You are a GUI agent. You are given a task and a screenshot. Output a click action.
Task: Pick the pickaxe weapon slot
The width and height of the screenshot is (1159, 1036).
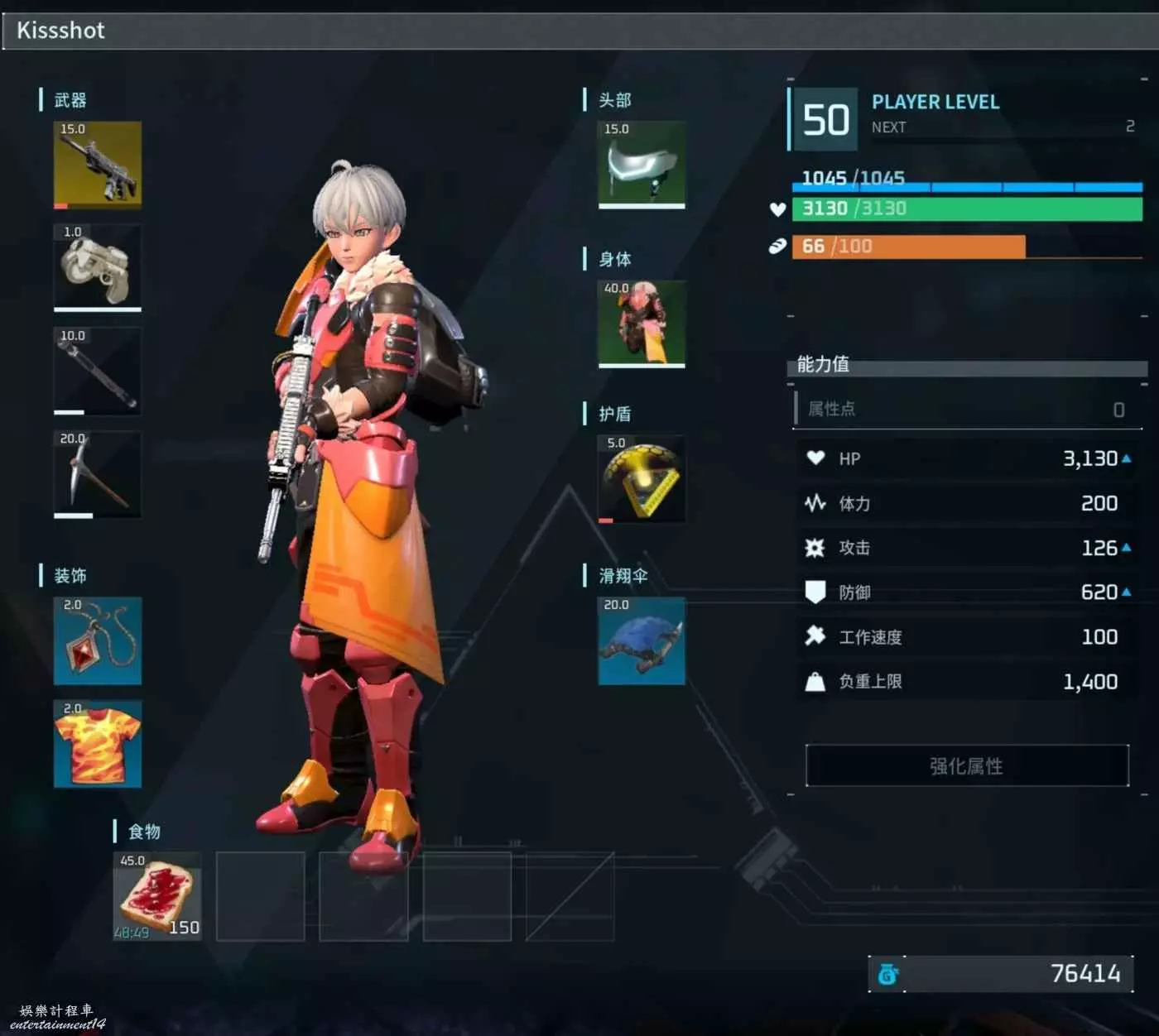click(x=98, y=474)
